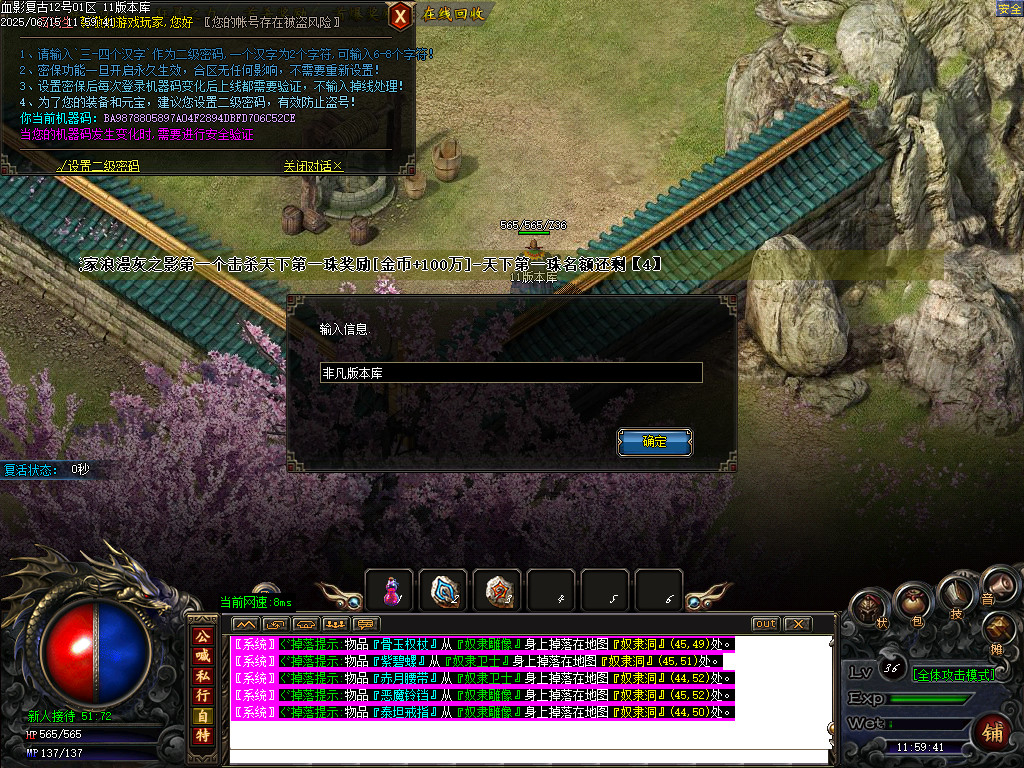The height and width of the screenshot is (768, 1024).
Task: Close the chat panel with its X button
Action: pyautogui.click(x=796, y=624)
